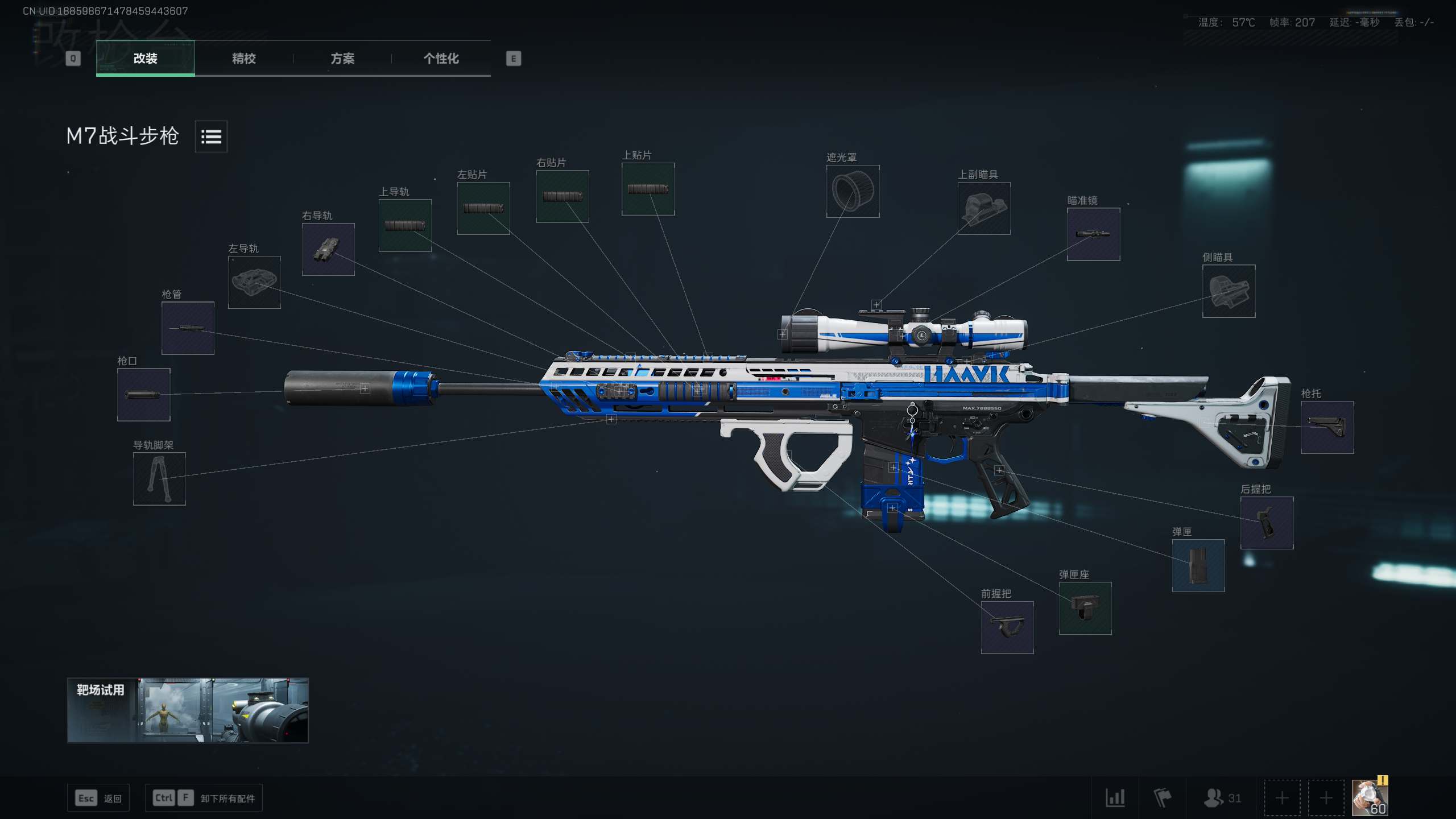
Task: Switch to the 精校 tab
Action: pos(243,58)
